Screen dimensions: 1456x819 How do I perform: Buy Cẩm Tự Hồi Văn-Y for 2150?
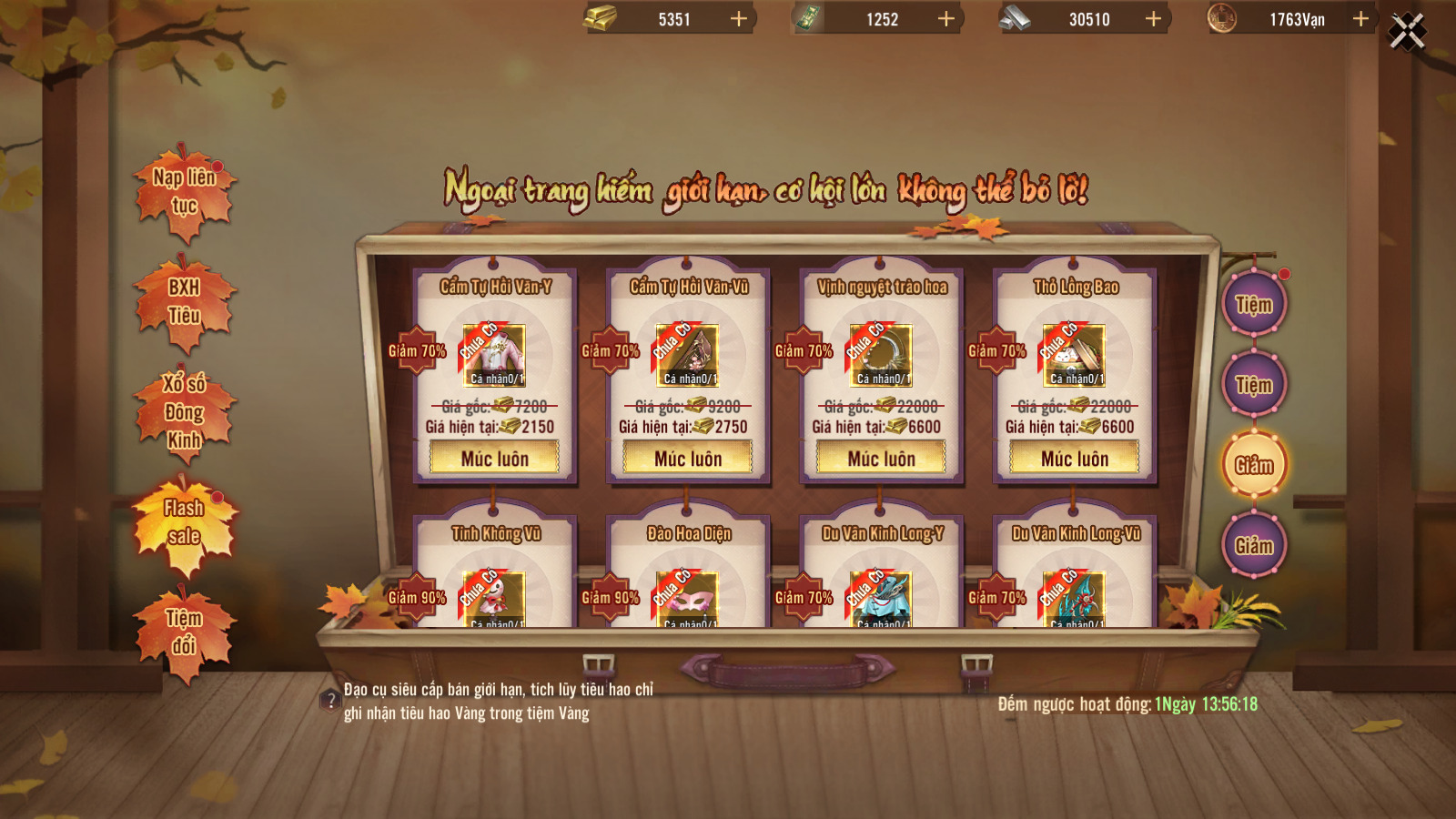[494, 459]
